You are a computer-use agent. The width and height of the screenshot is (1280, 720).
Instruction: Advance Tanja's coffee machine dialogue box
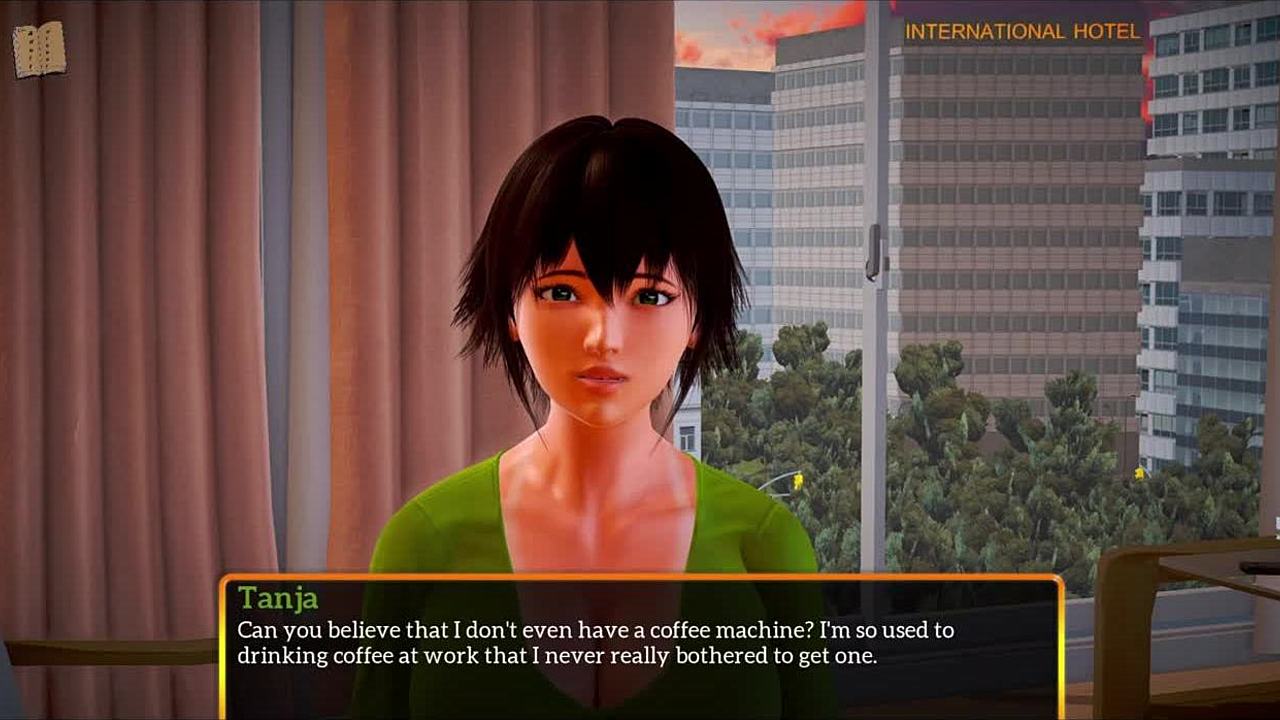tap(640, 645)
